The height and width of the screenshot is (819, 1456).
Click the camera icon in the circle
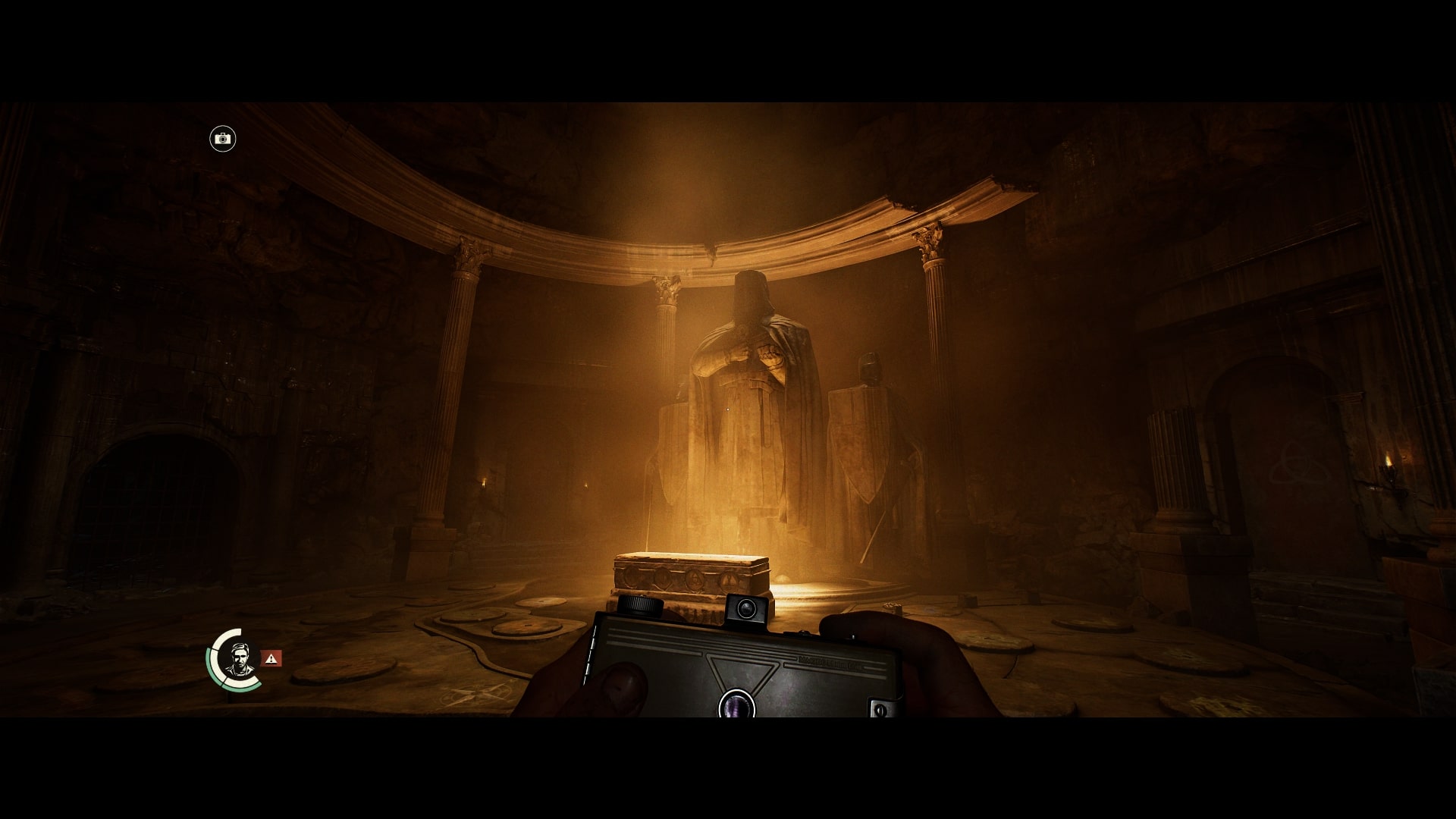(223, 139)
